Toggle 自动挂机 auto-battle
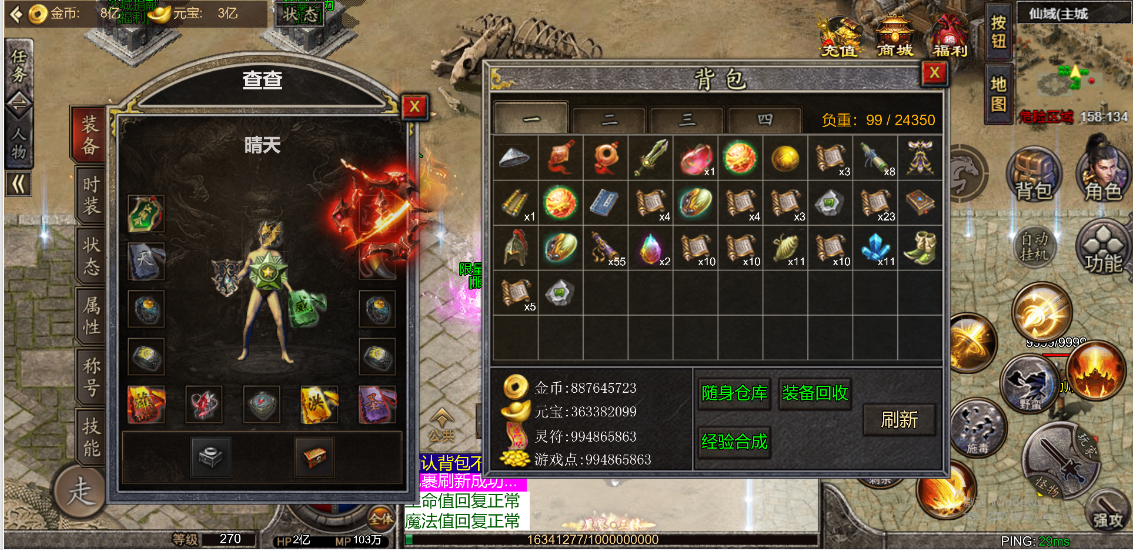Screen dimensions: 1134x550 coord(1034,245)
